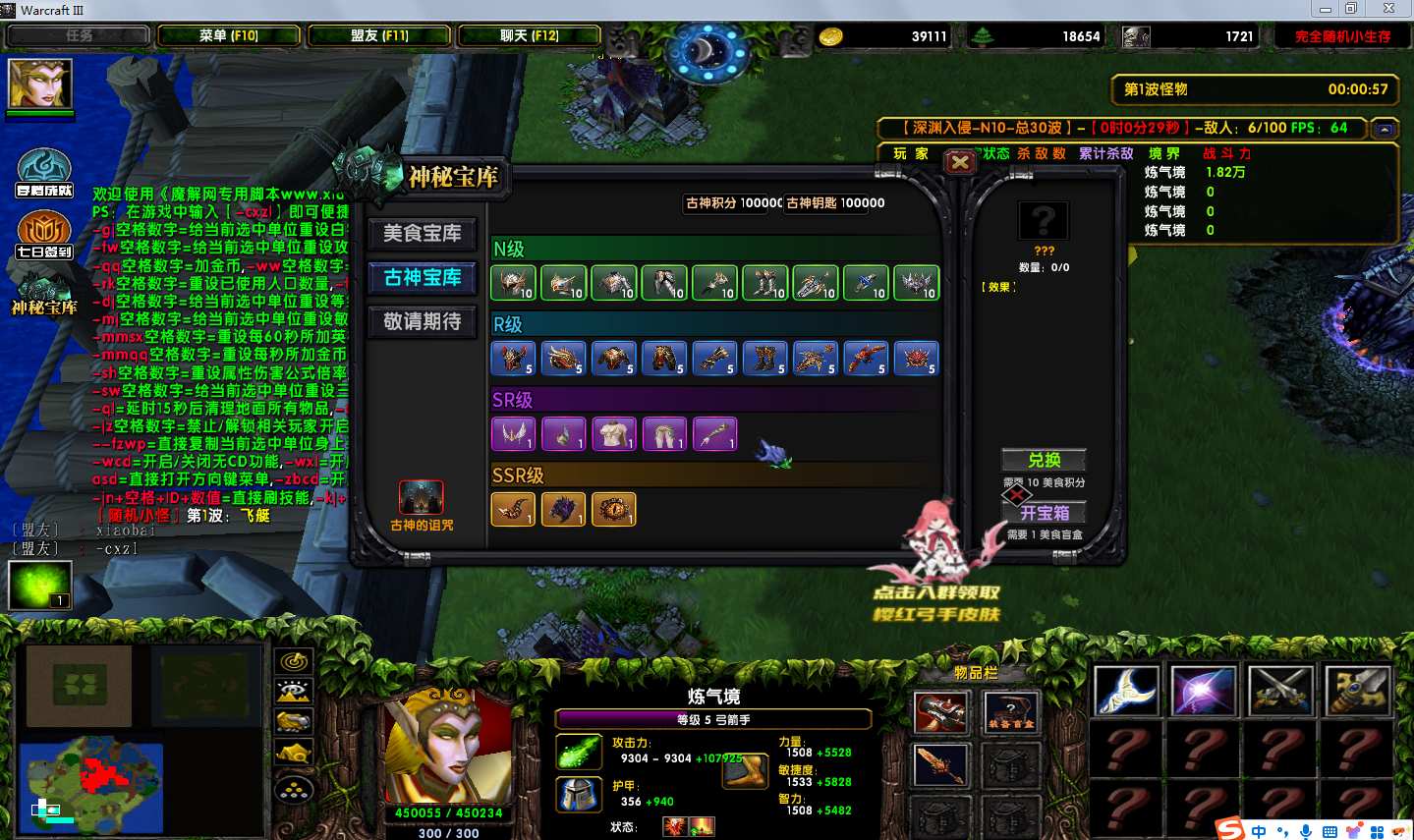
Task: Activate the crescent moon ability icon
Action: pos(1126,691)
